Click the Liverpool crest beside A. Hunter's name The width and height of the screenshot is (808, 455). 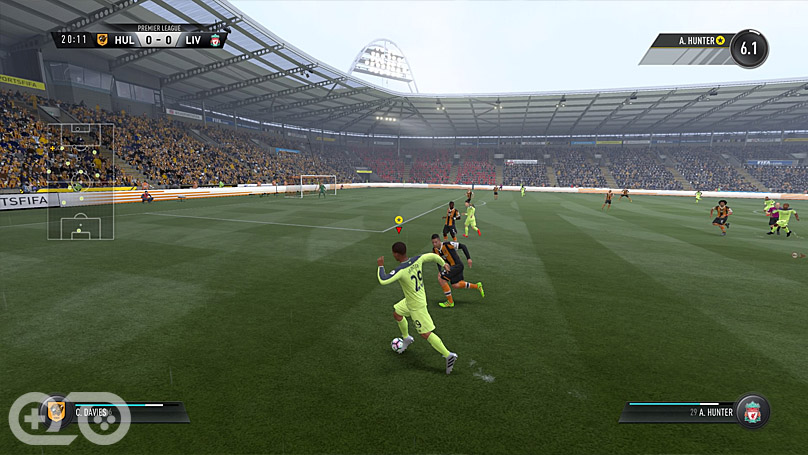pos(752,411)
